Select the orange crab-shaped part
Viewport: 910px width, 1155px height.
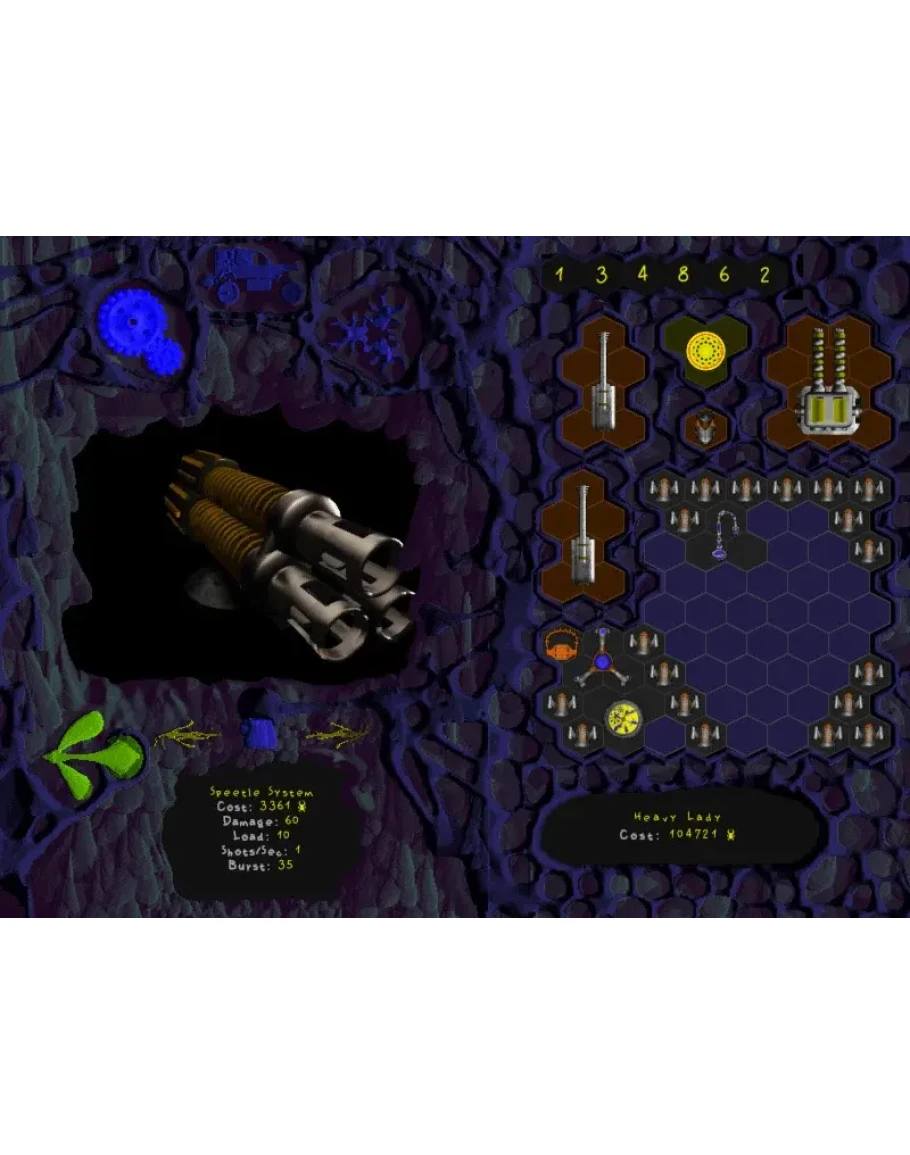pos(563,647)
